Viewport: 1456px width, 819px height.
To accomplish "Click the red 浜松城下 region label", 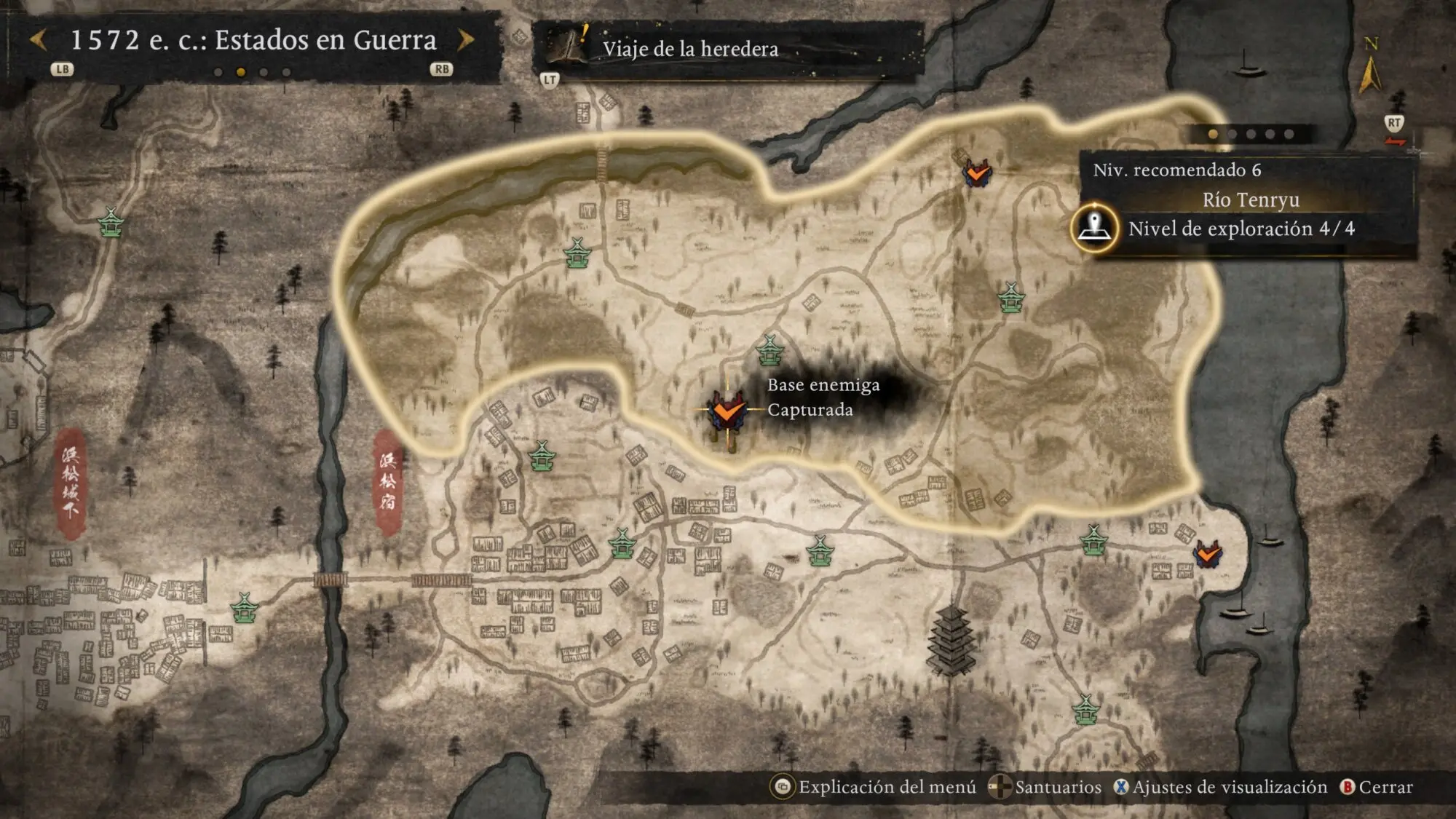I will 71,483.
